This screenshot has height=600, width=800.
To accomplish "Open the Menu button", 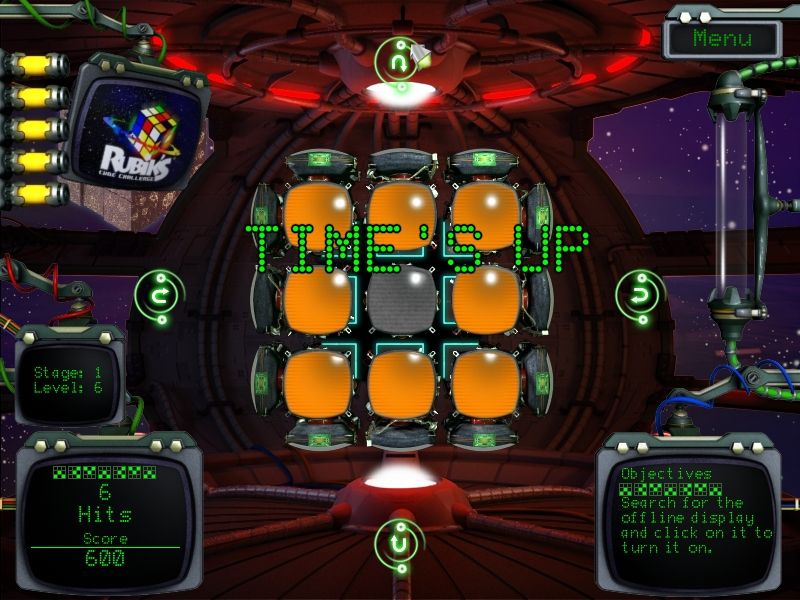I will pyautogui.click(x=722, y=39).
